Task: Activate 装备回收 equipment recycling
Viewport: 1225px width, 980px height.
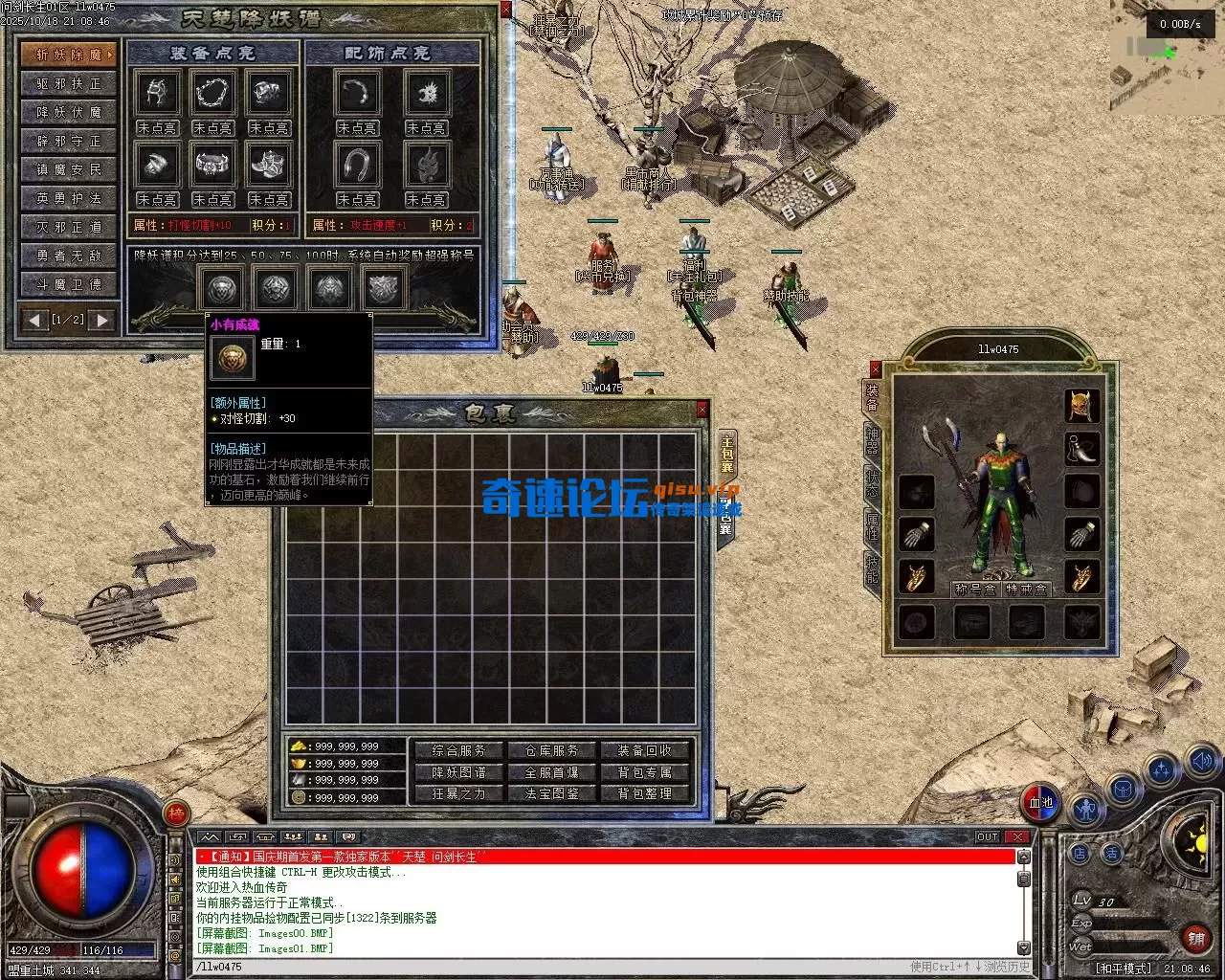Action: (645, 750)
